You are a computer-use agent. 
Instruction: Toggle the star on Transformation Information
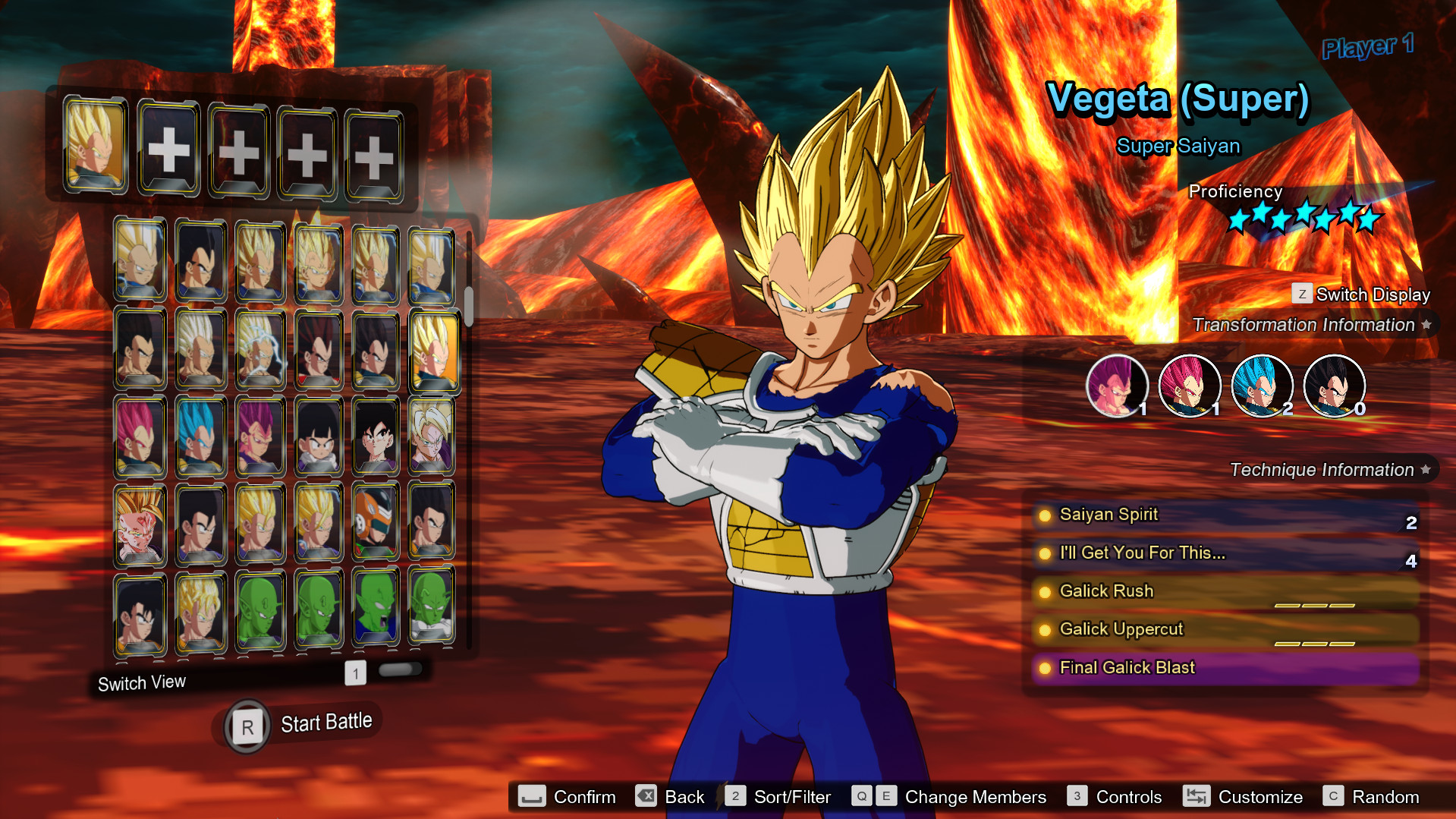point(1427,324)
